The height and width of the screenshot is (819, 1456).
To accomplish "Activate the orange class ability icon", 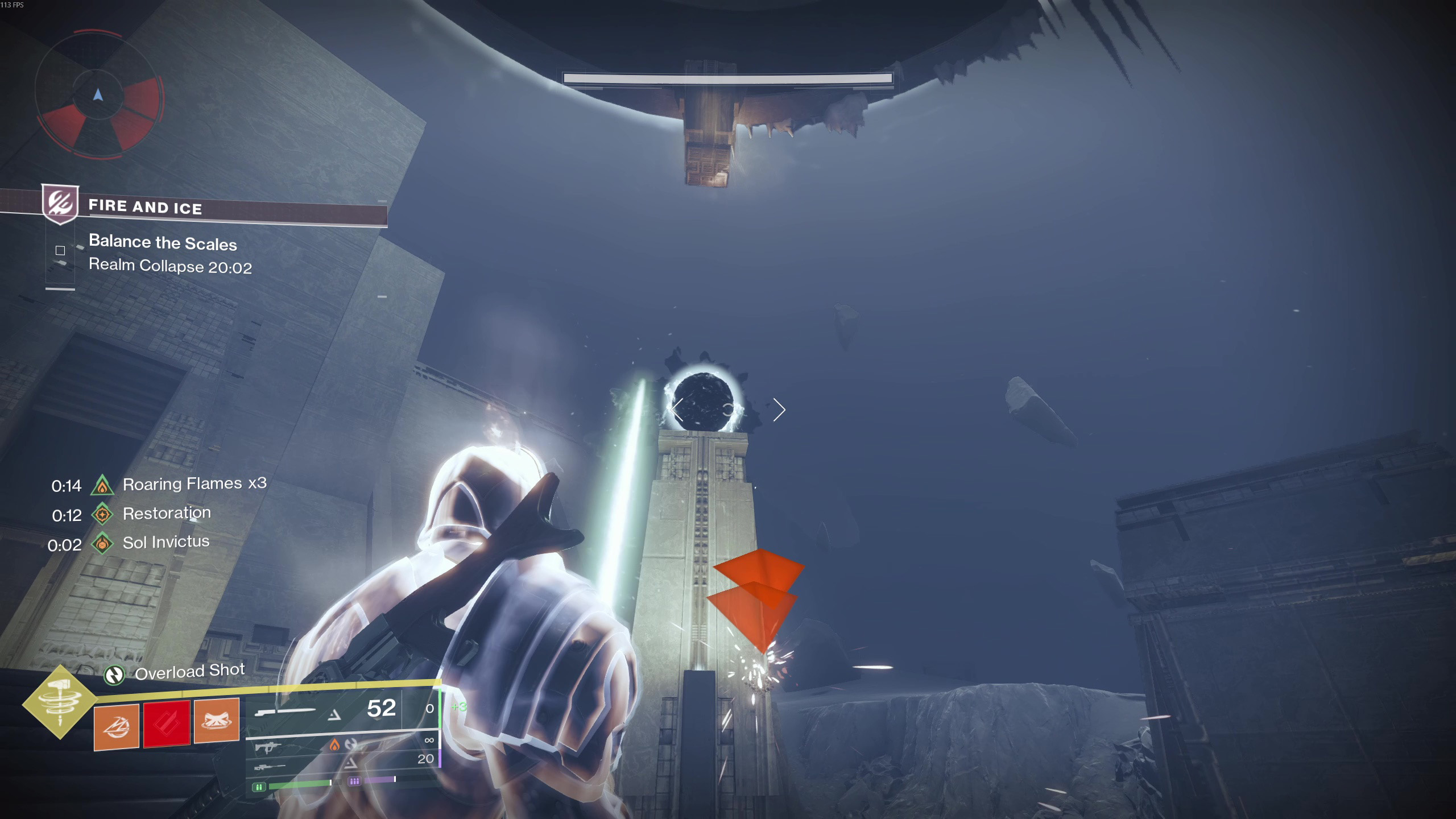I will tap(217, 721).
